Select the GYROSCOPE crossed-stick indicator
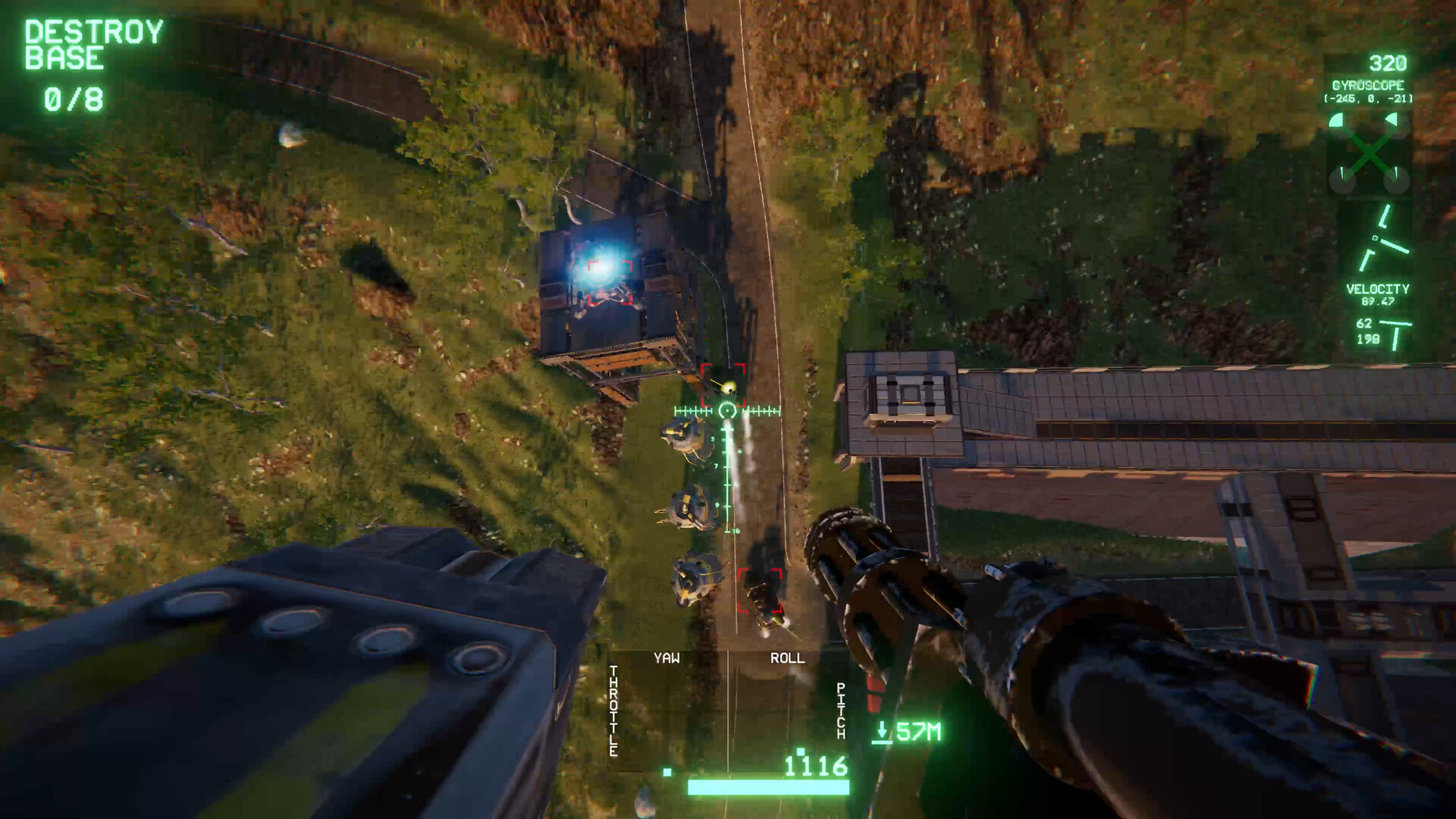The image size is (1456, 819). pyautogui.click(x=1367, y=152)
